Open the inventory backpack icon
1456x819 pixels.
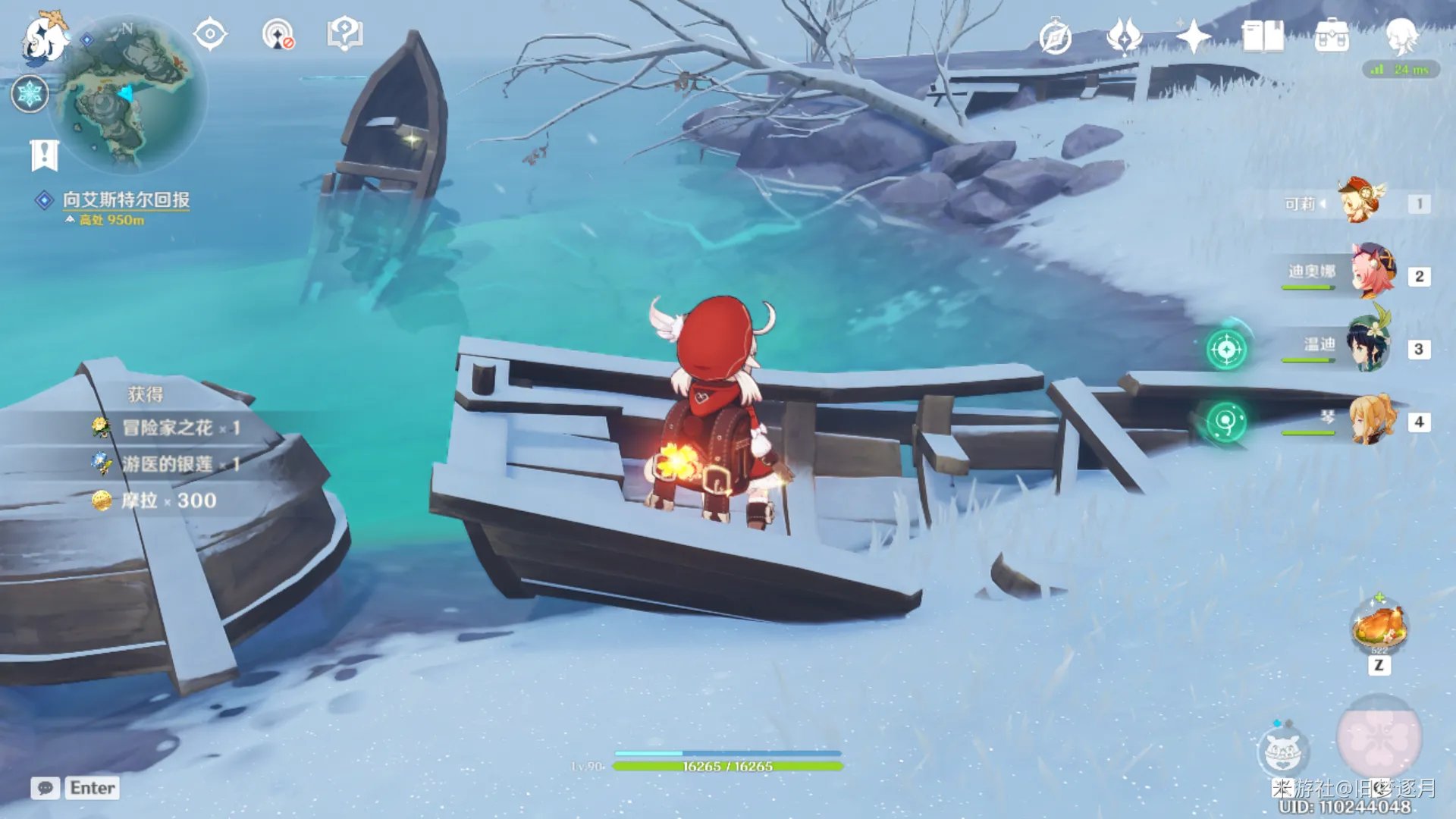click(x=1332, y=36)
